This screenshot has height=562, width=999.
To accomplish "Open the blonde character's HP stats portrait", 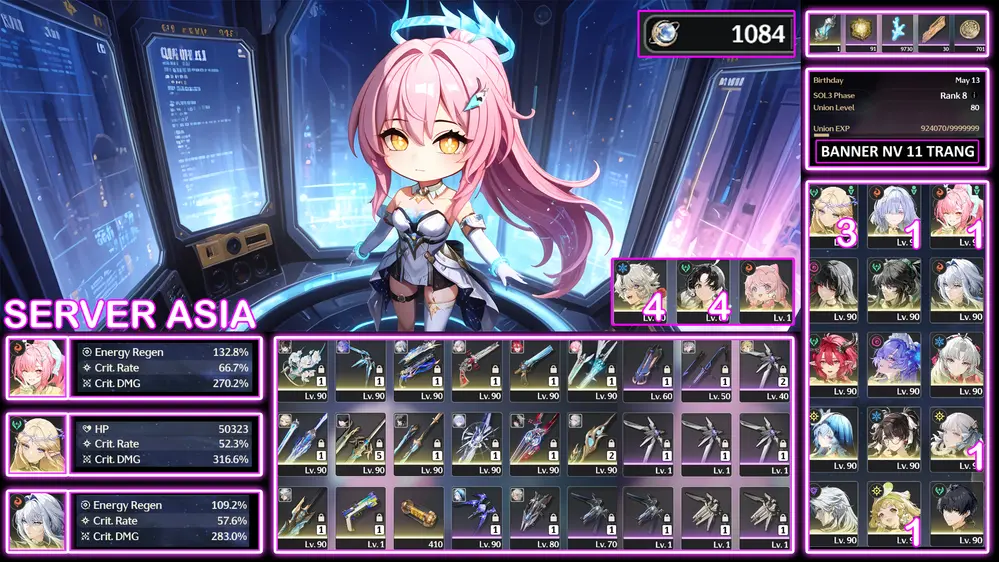I will point(36,444).
